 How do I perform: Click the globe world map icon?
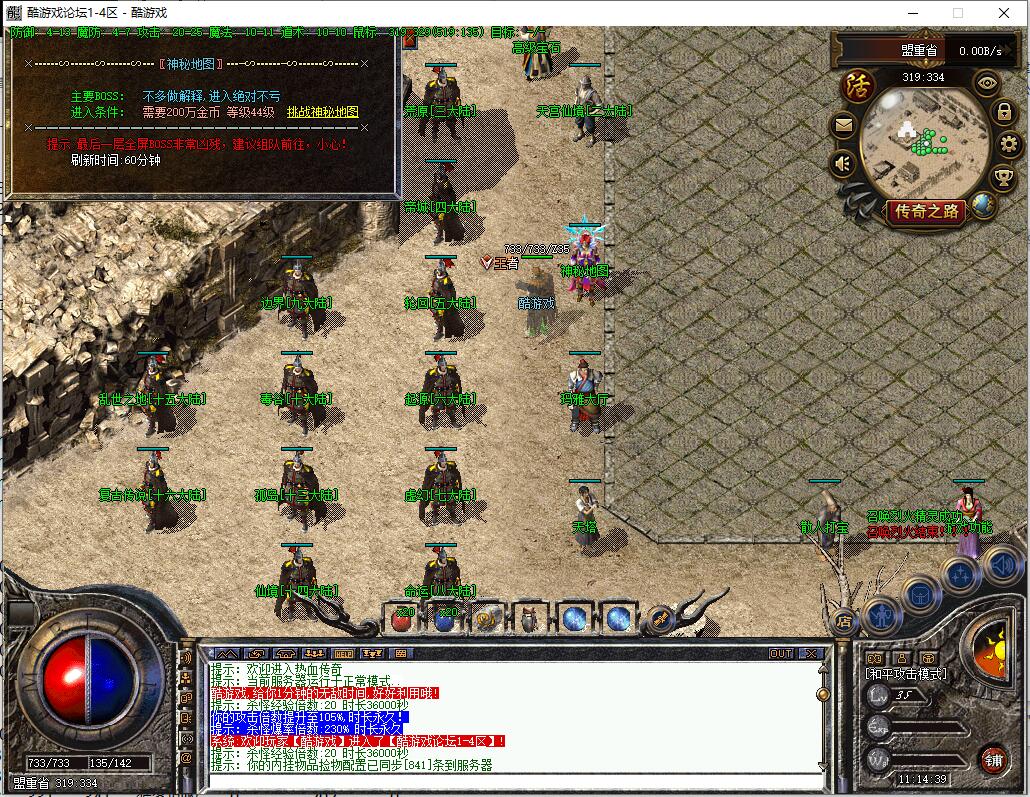click(983, 206)
